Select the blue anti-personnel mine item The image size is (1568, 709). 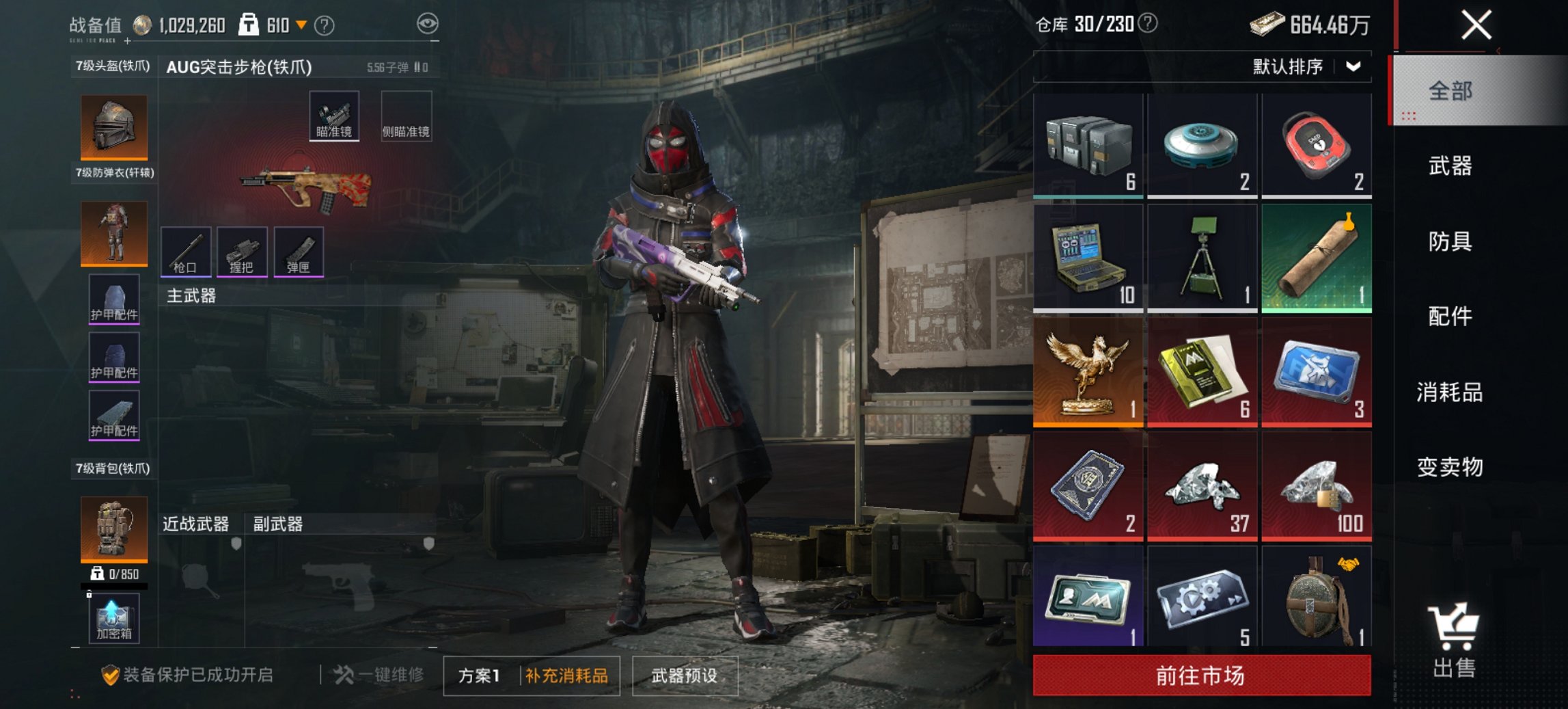click(1202, 144)
